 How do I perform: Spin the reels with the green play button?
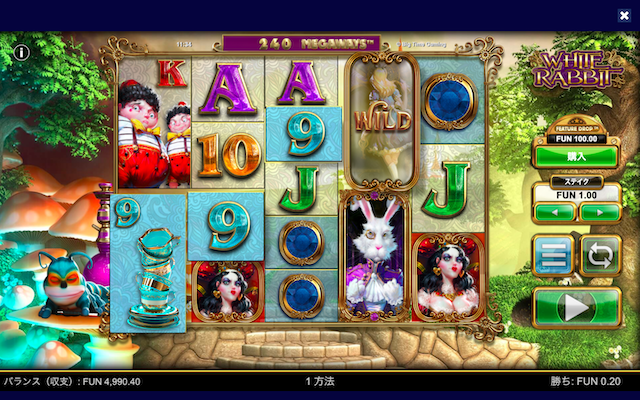[575, 308]
